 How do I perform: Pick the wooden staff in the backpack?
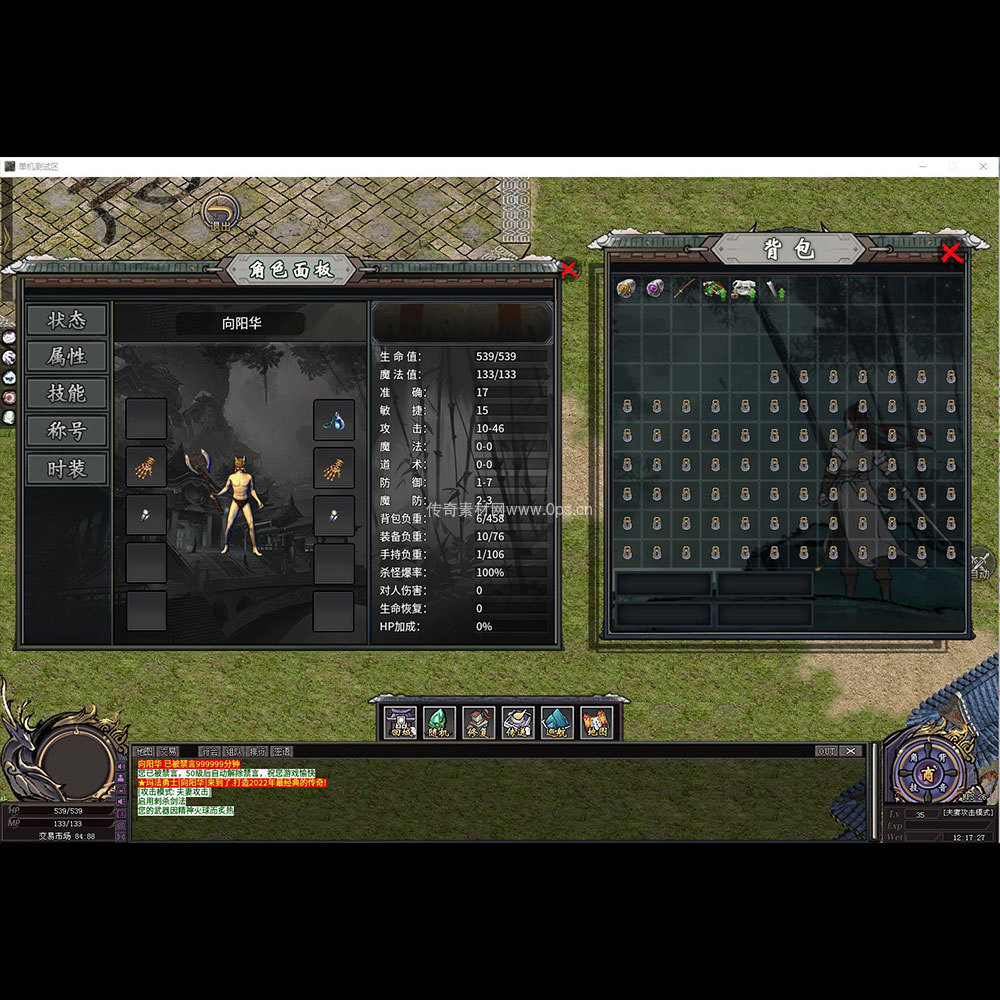[x=684, y=290]
